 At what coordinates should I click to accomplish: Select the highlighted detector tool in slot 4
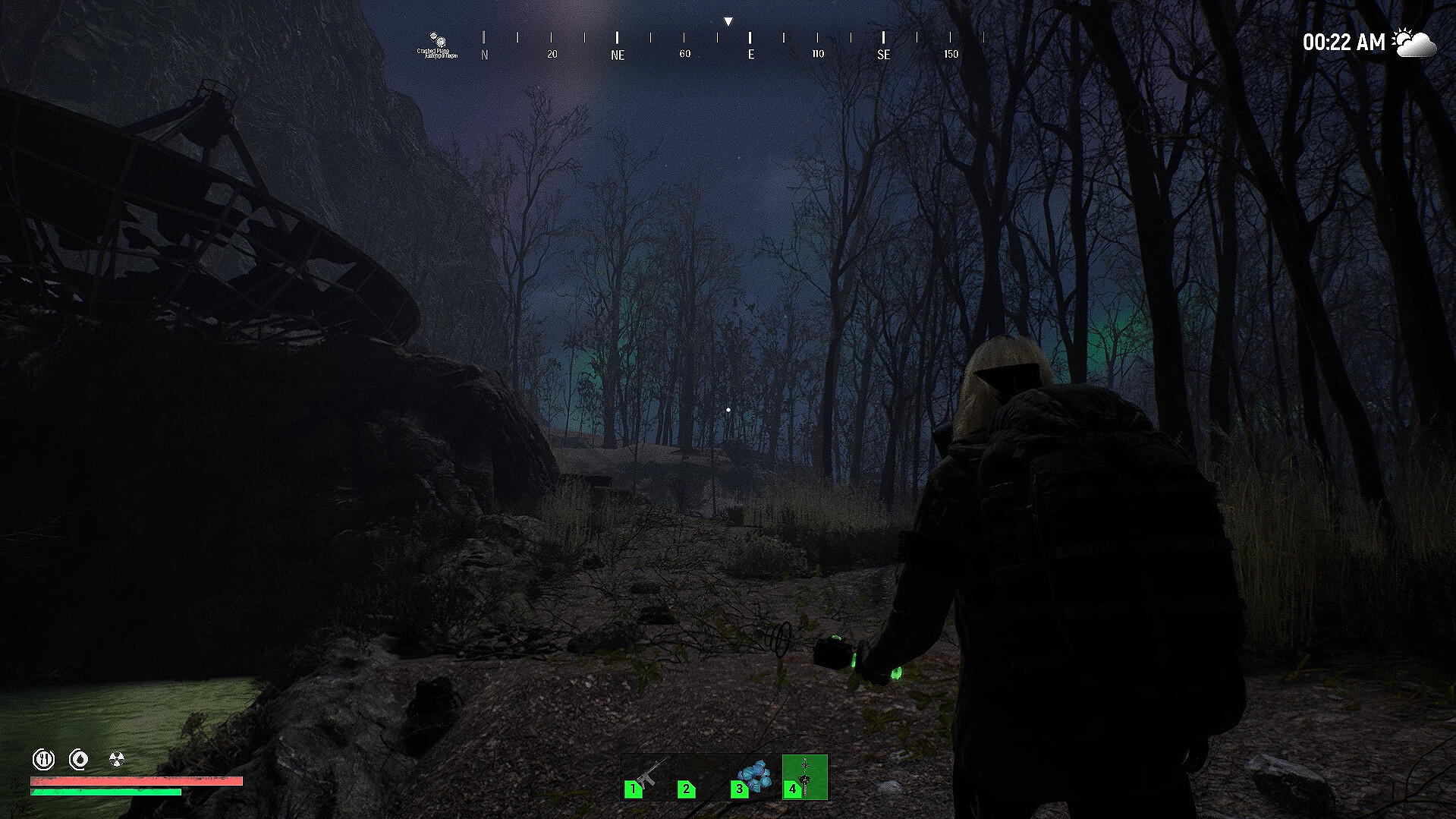click(805, 776)
